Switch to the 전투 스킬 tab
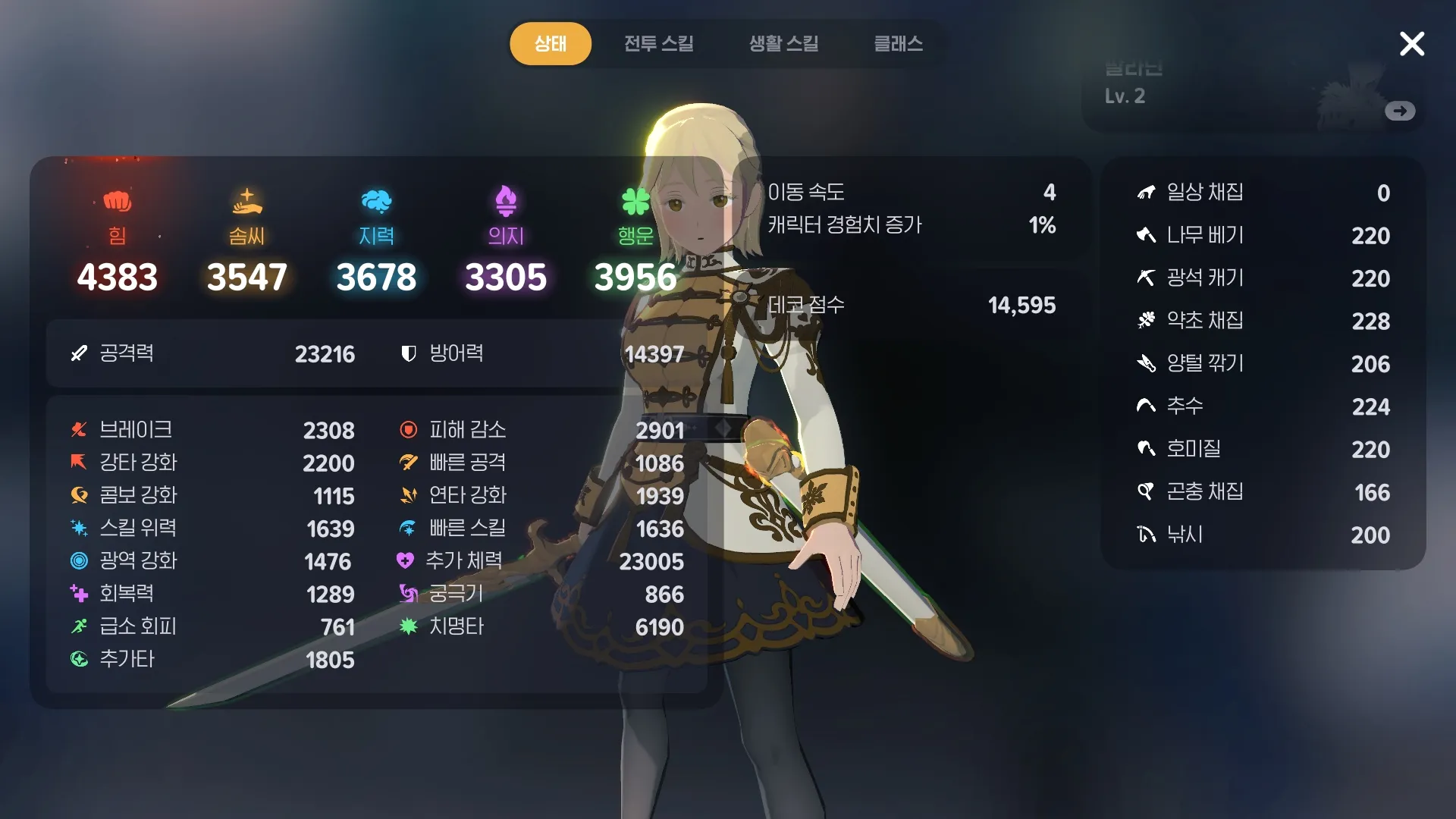This screenshot has width=1456, height=819. tap(659, 43)
